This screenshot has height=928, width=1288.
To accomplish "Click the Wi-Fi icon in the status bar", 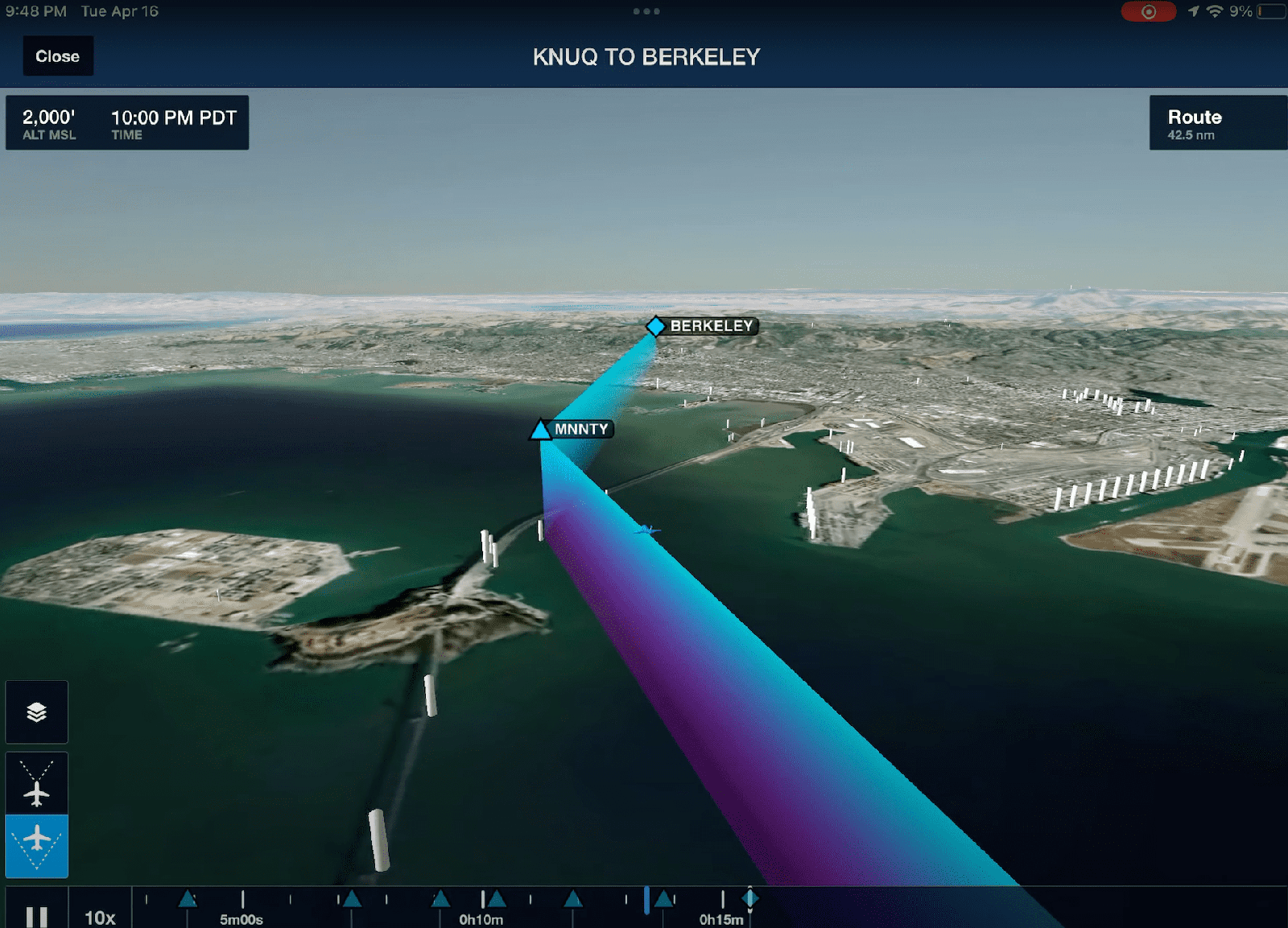I will coord(1216,11).
